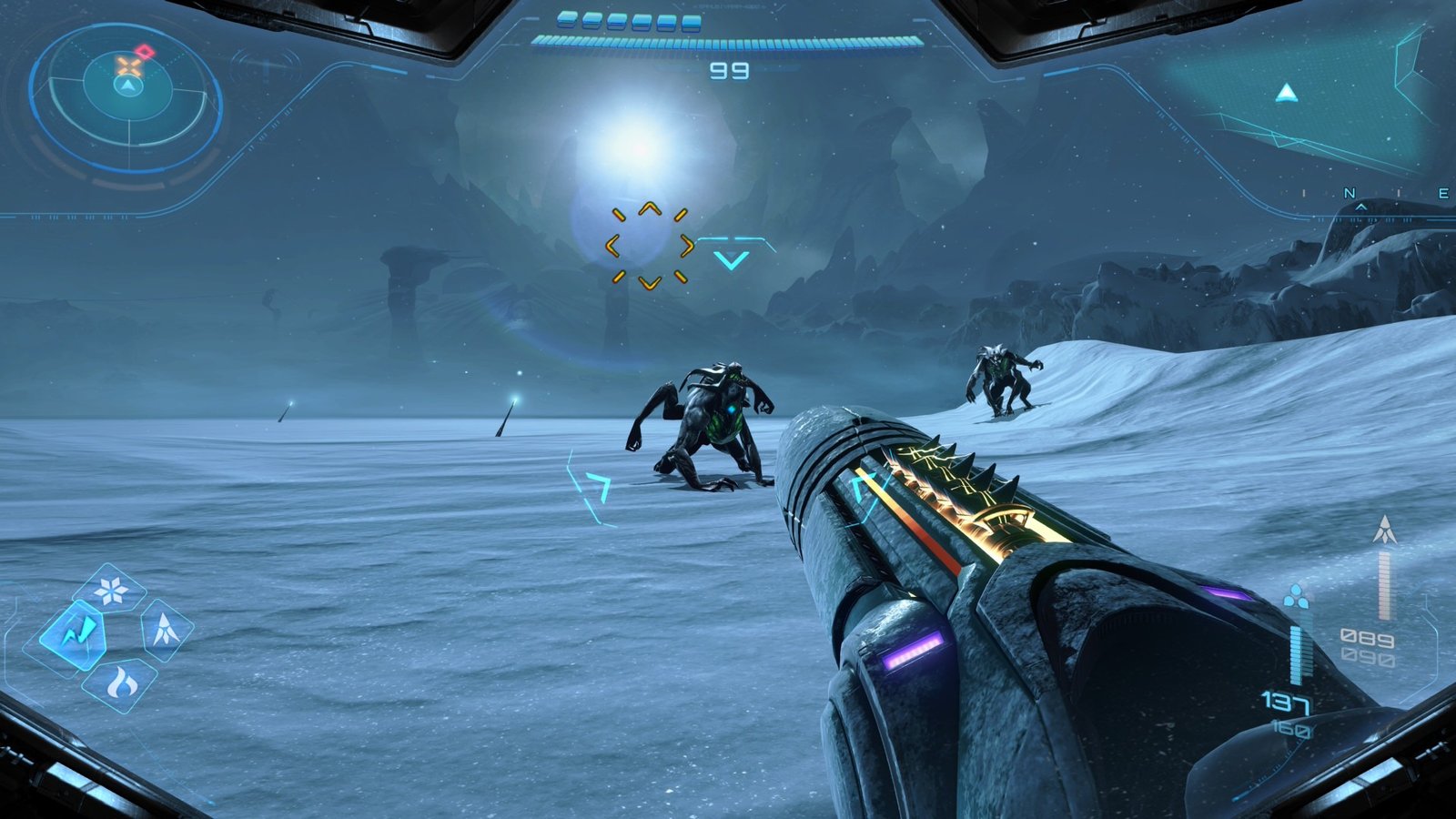Click the 089/090 ammo counter
This screenshot has width=1456, height=819.
coord(1366,646)
